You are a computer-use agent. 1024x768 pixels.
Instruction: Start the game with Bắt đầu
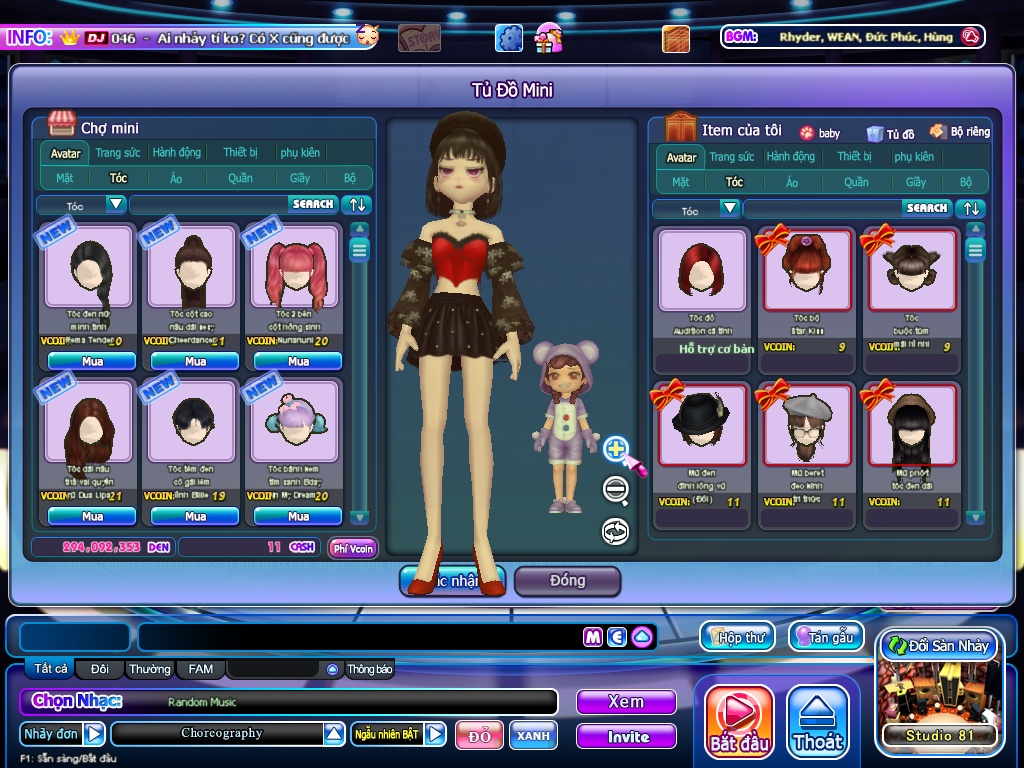[739, 722]
